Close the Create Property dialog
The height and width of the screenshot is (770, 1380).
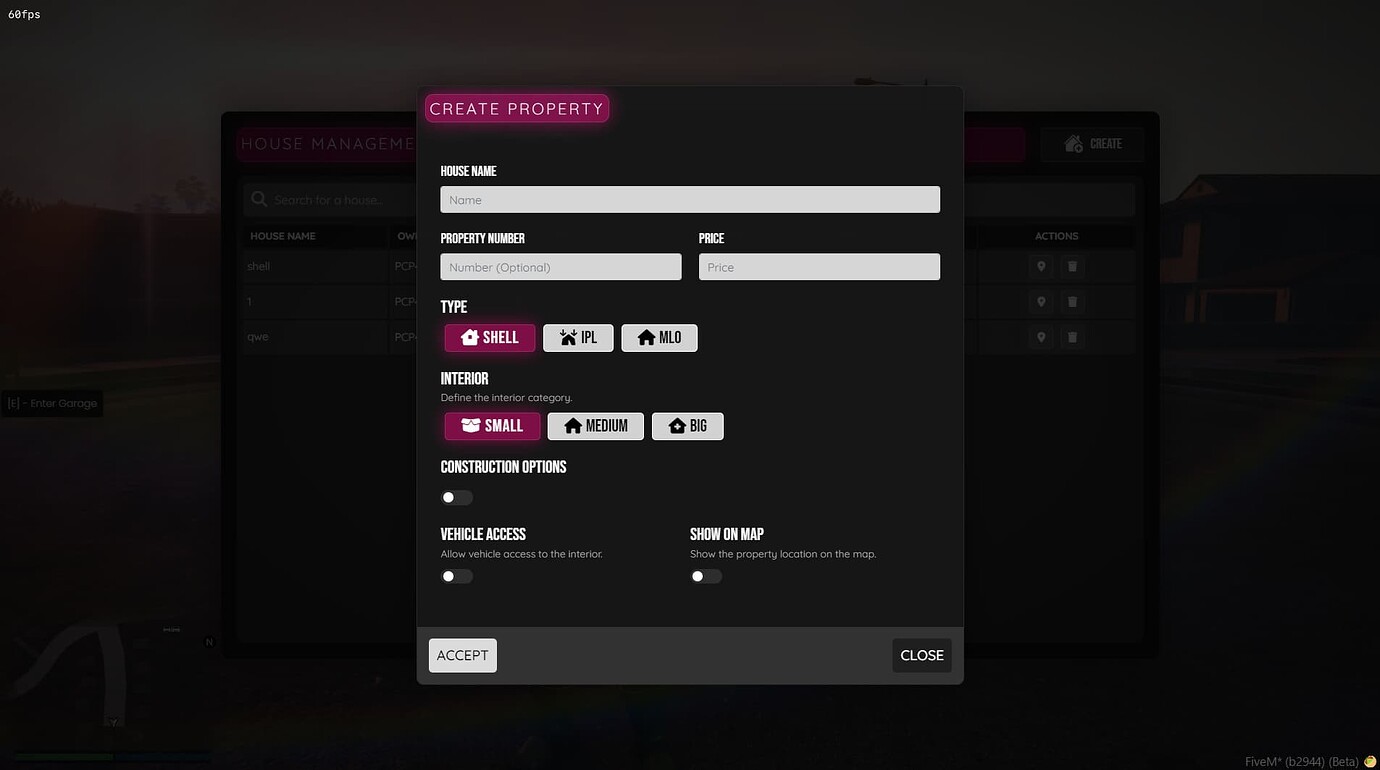click(920, 655)
